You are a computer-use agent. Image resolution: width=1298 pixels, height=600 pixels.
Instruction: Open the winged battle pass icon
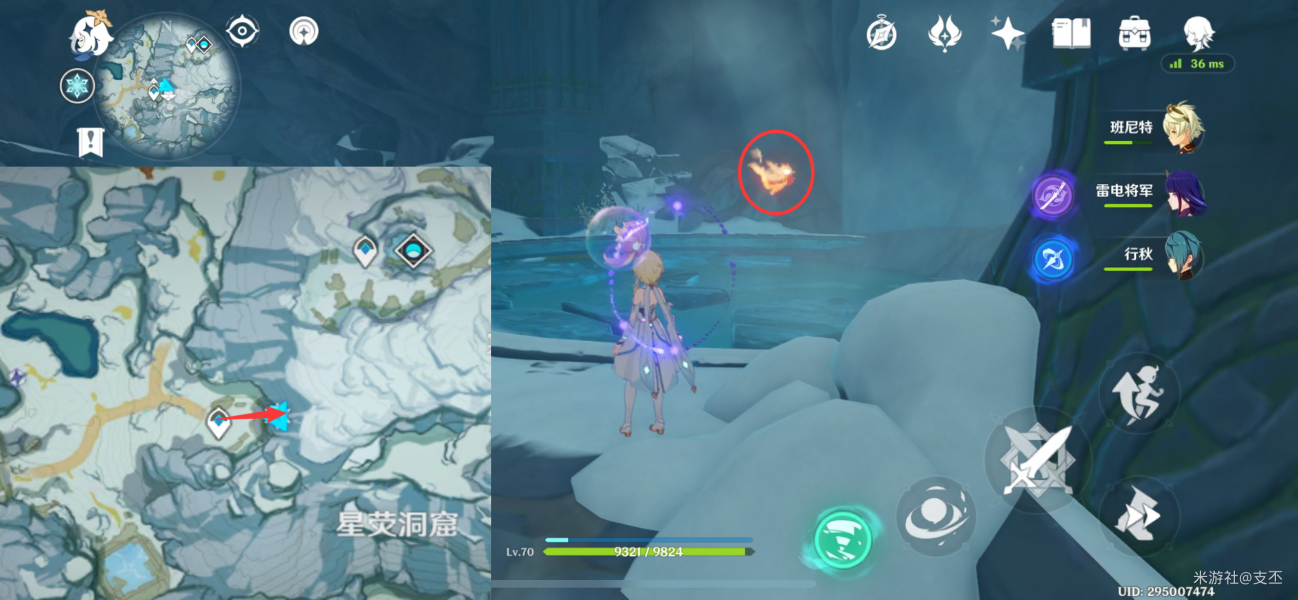click(944, 34)
